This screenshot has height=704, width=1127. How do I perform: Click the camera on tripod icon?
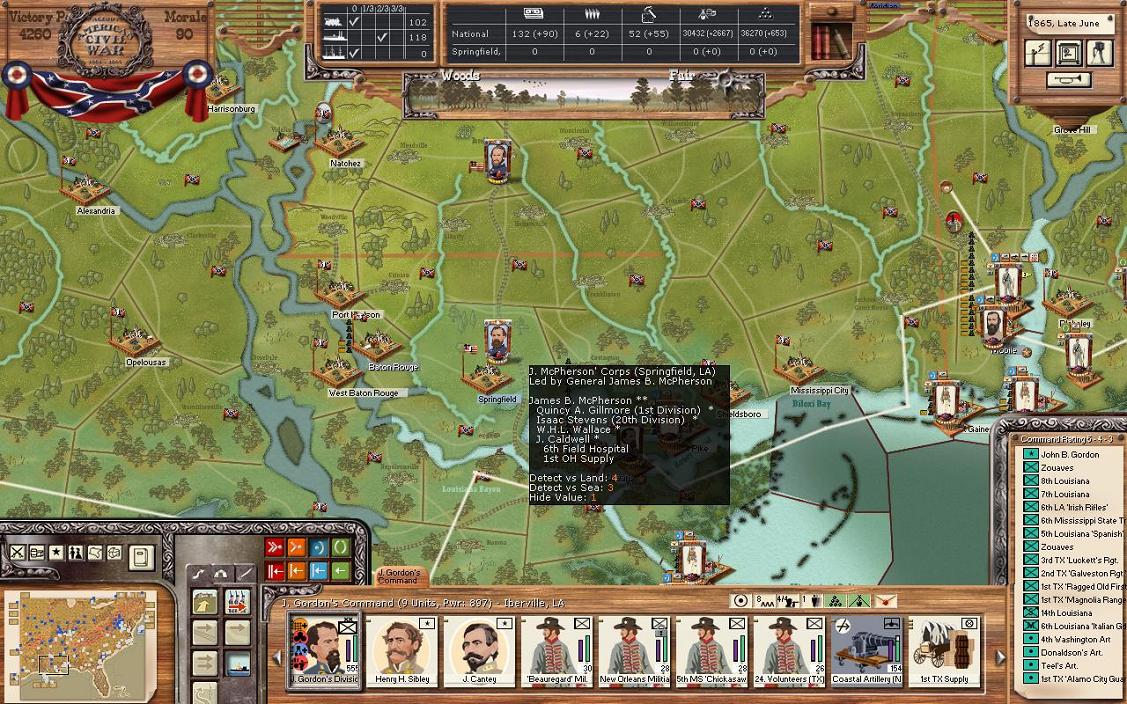point(1099,52)
